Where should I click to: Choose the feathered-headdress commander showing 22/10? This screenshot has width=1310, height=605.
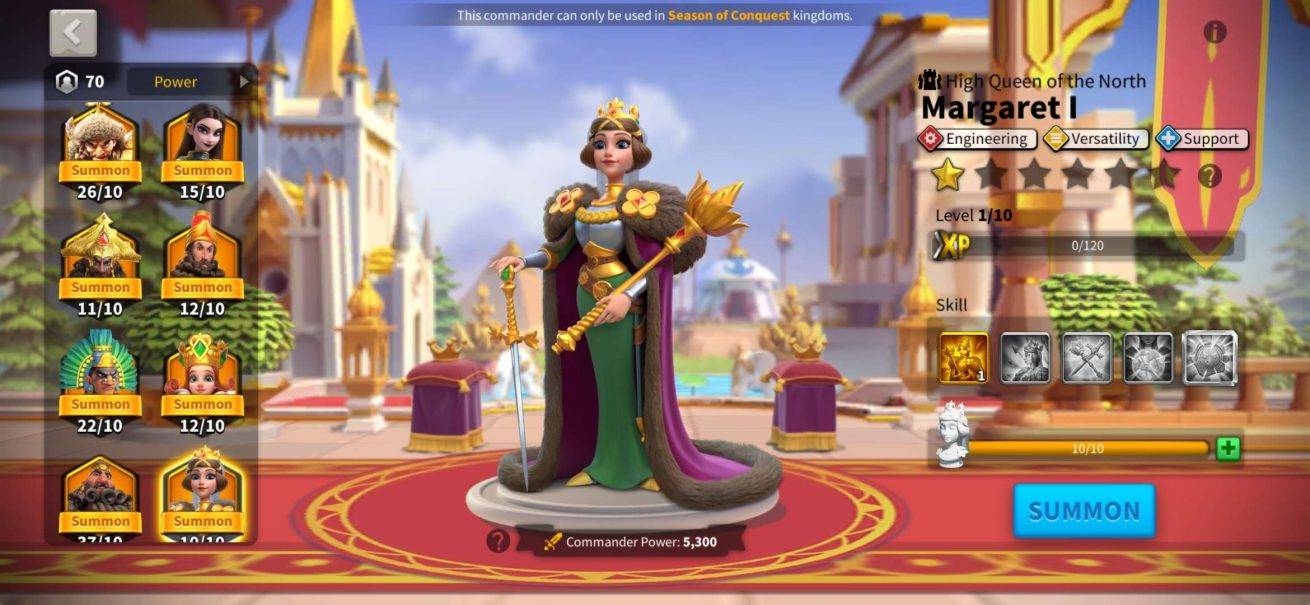(x=100, y=373)
